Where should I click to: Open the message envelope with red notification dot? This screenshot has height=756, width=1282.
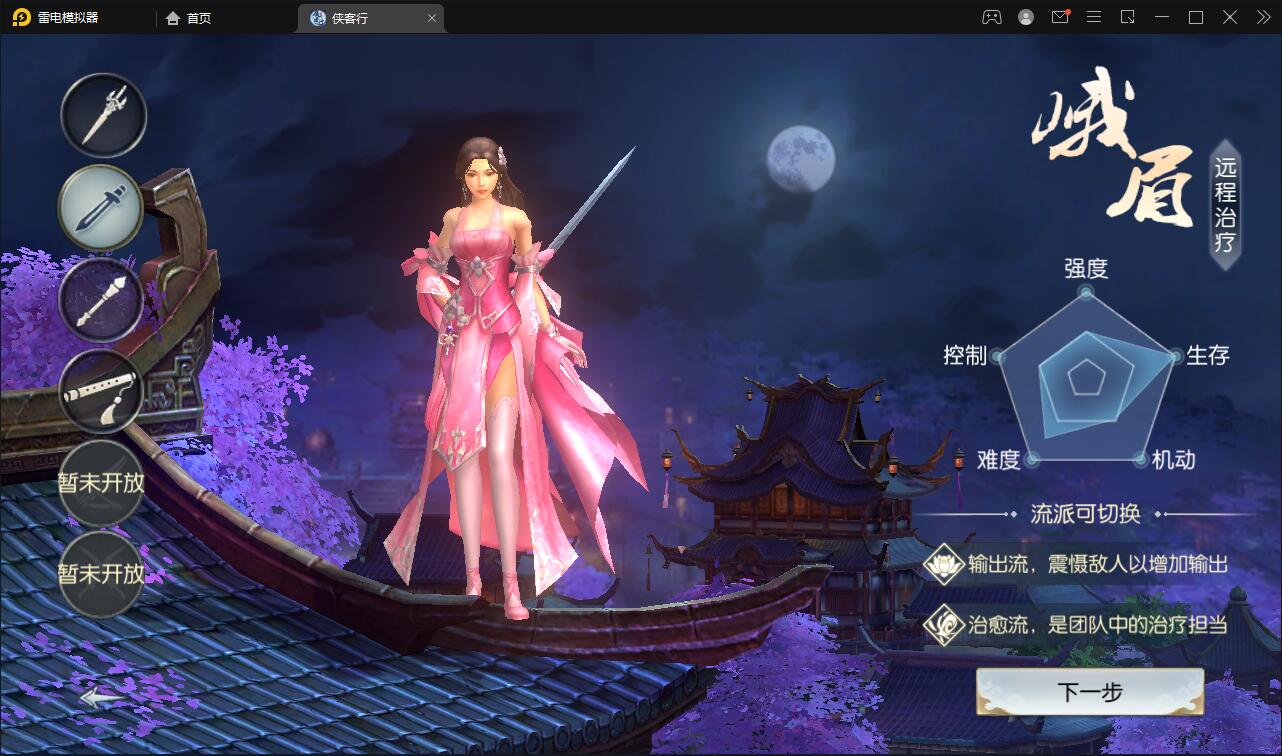pos(1060,17)
